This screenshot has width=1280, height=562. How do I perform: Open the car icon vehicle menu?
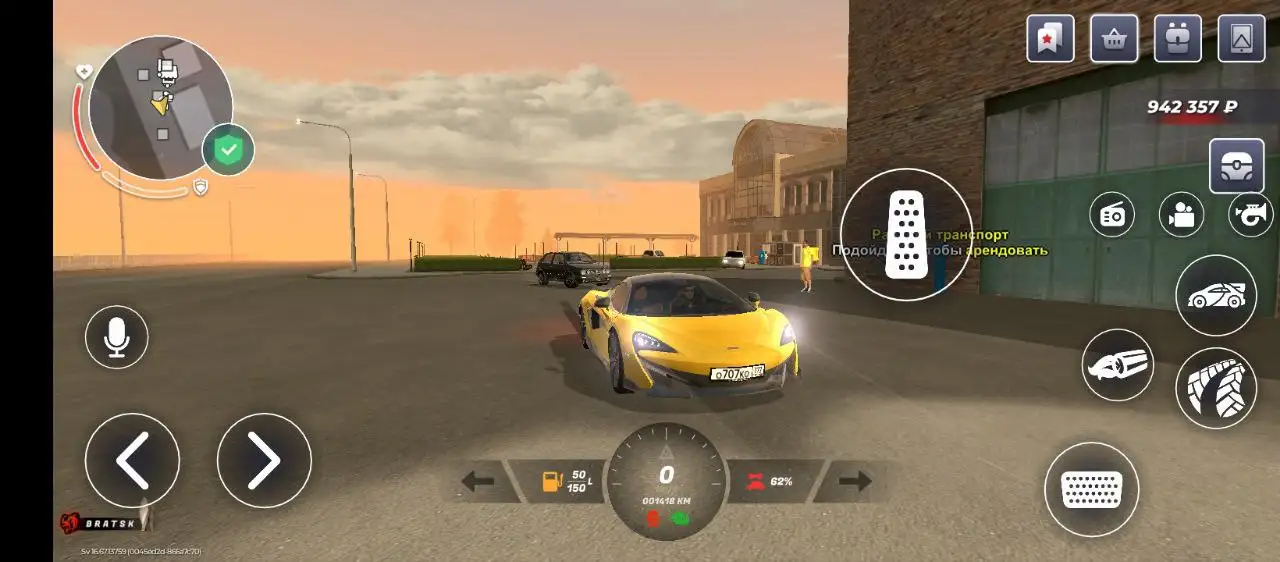point(1216,295)
